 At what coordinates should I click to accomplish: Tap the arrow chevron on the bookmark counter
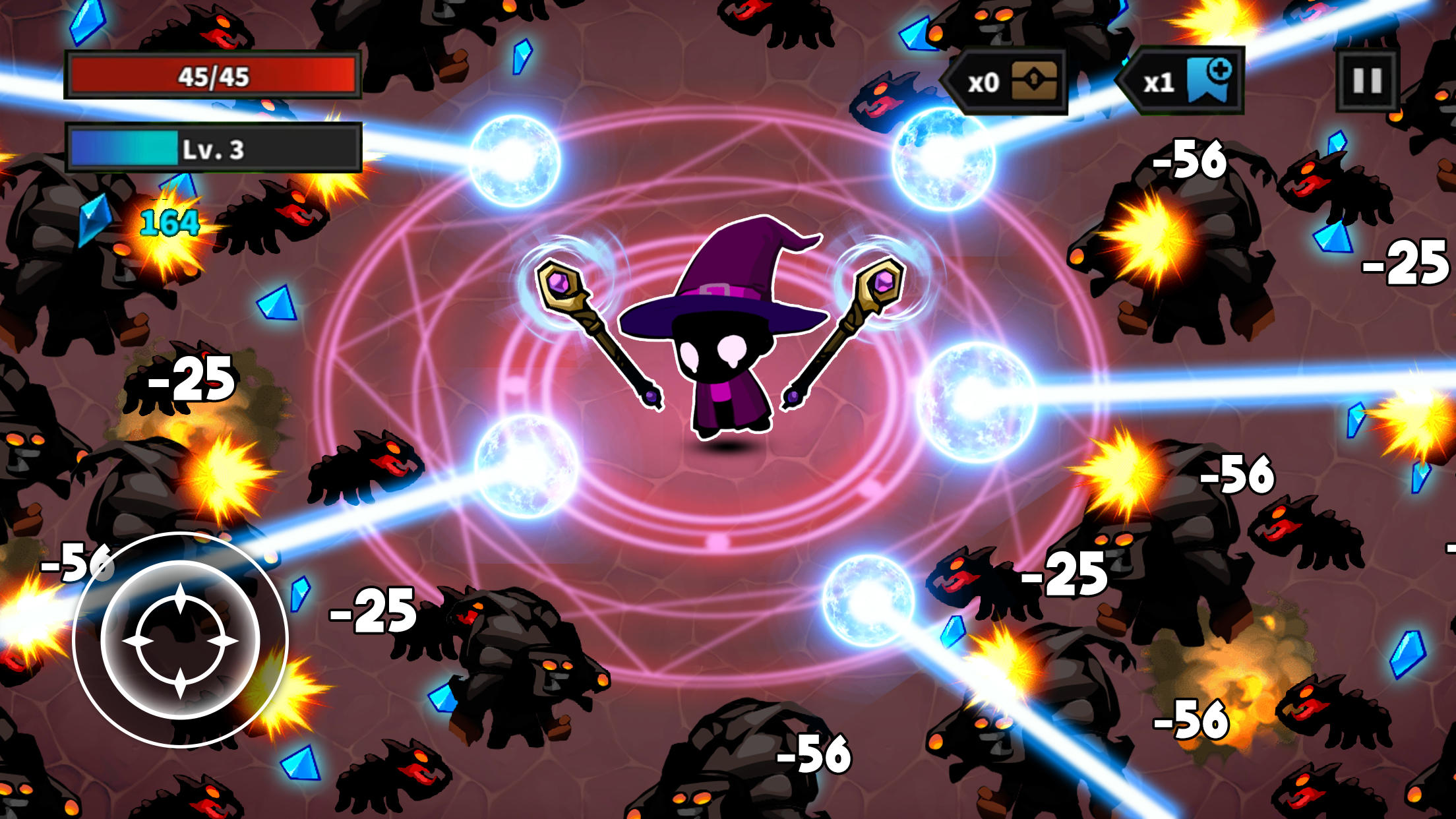[1125, 79]
